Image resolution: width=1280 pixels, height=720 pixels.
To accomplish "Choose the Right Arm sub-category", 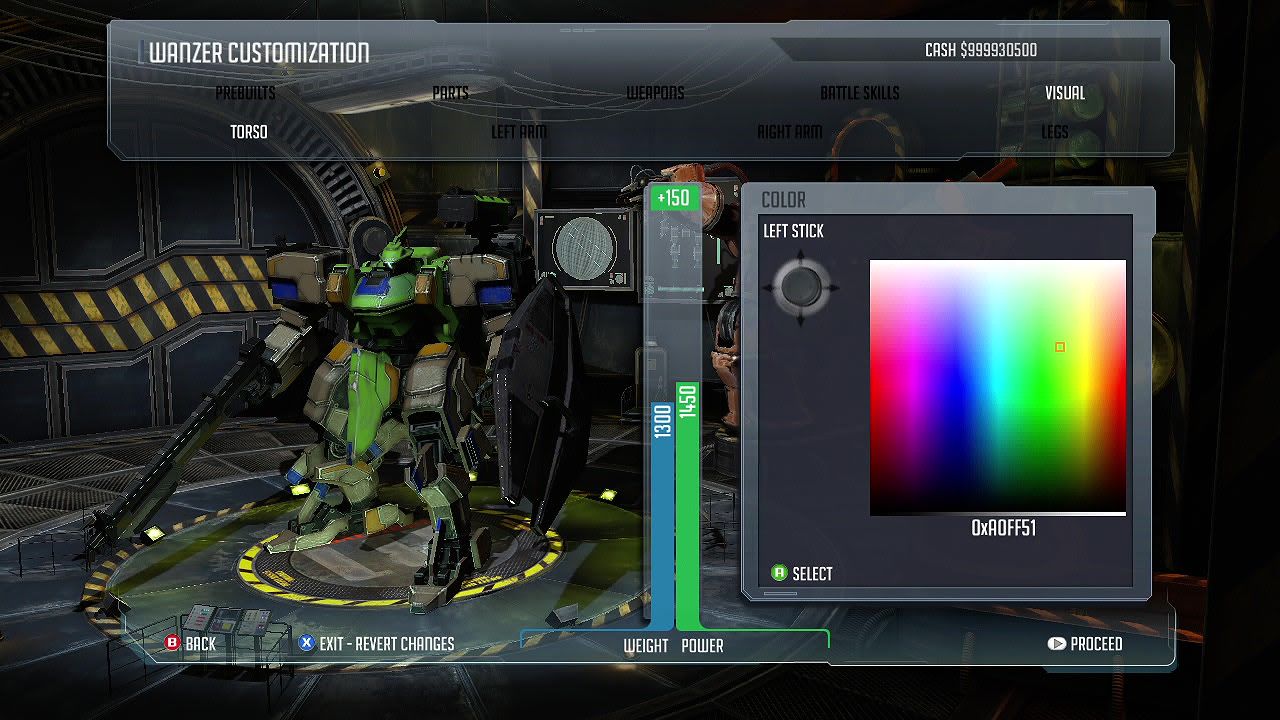I will [x=789, y=132].
